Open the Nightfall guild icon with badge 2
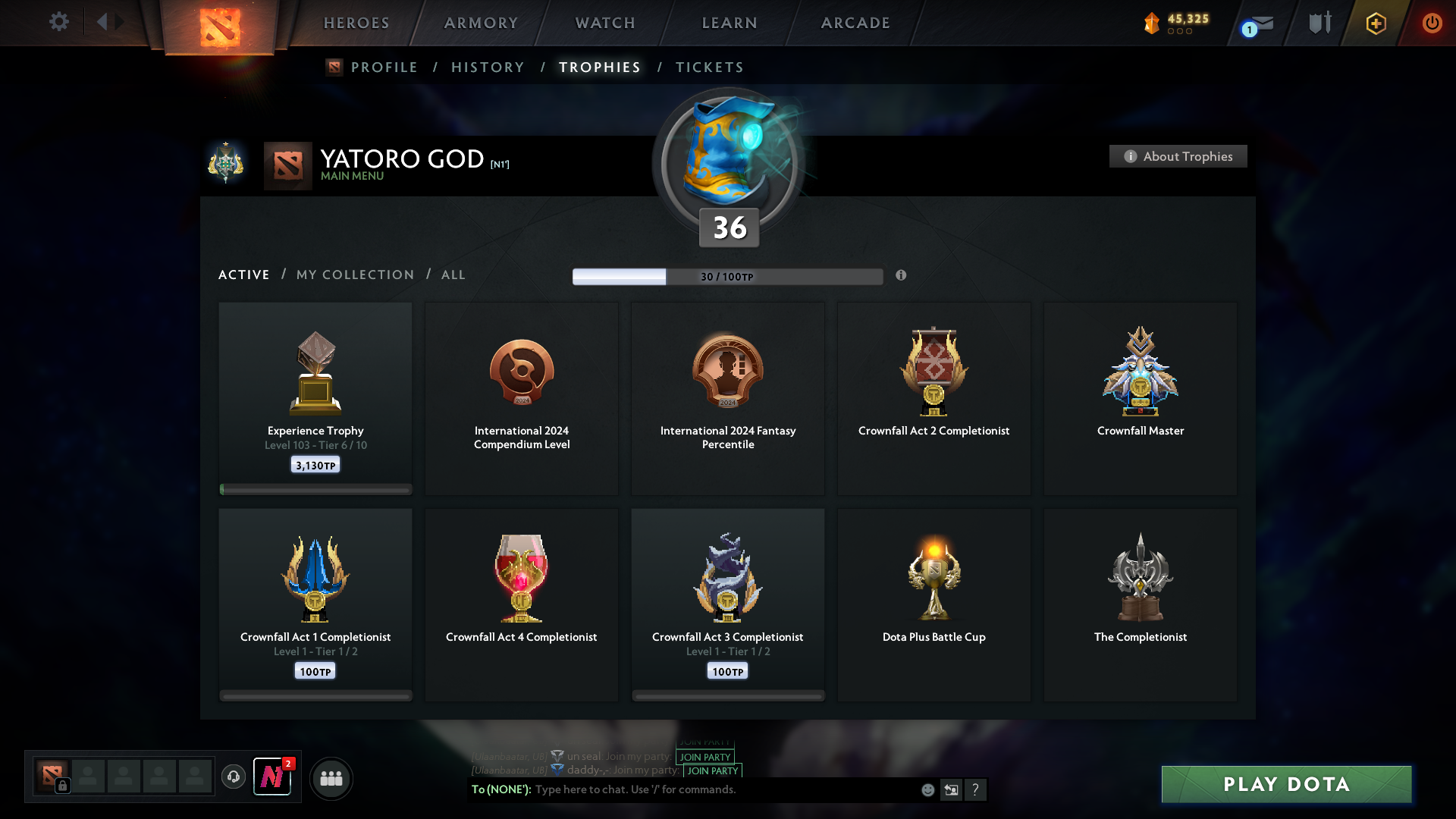The width and height of the screenshot is (1456, 819). tap(272, 778)
